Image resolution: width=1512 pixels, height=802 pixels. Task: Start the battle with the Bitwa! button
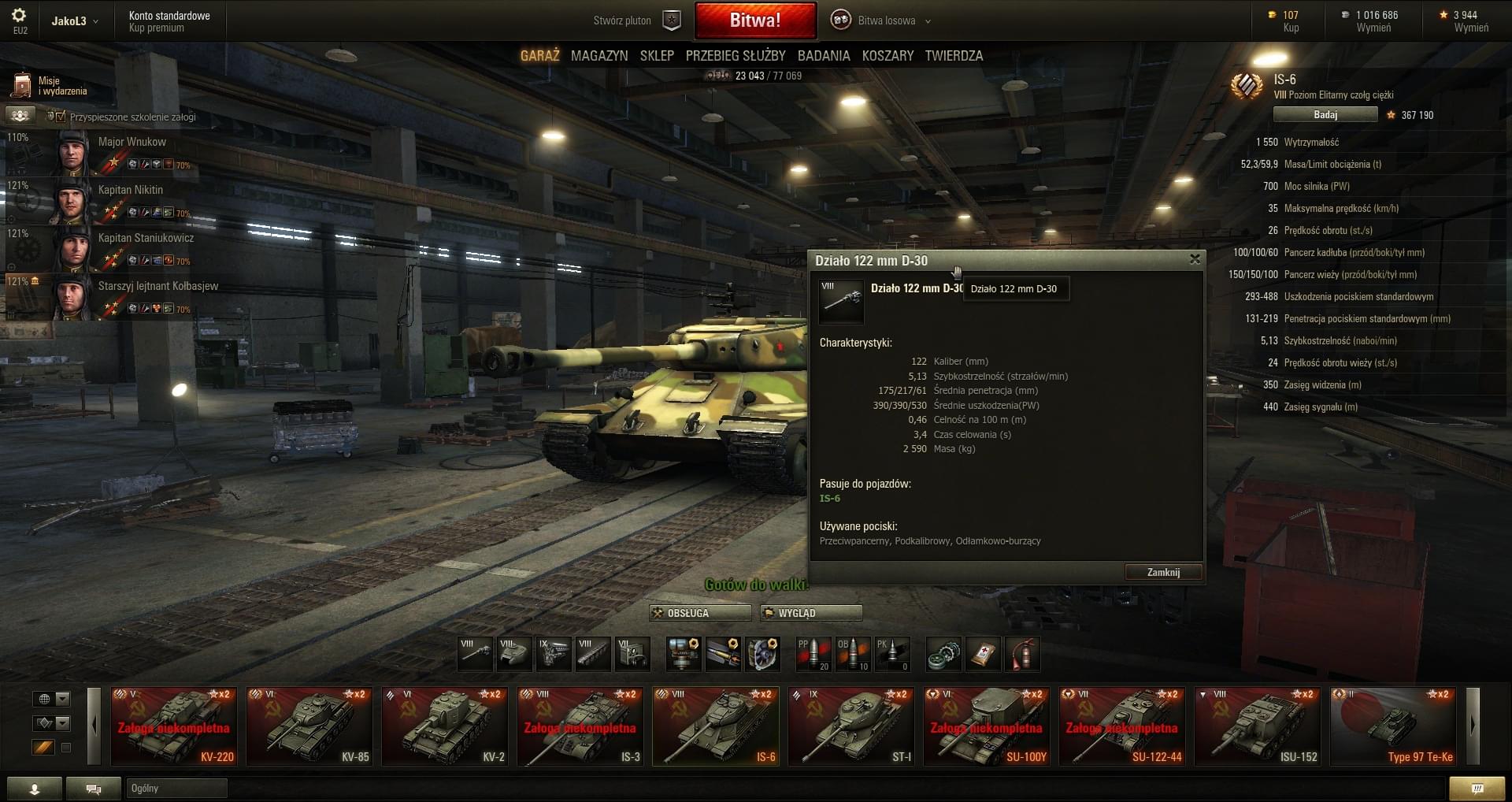(x=754, y=21)
